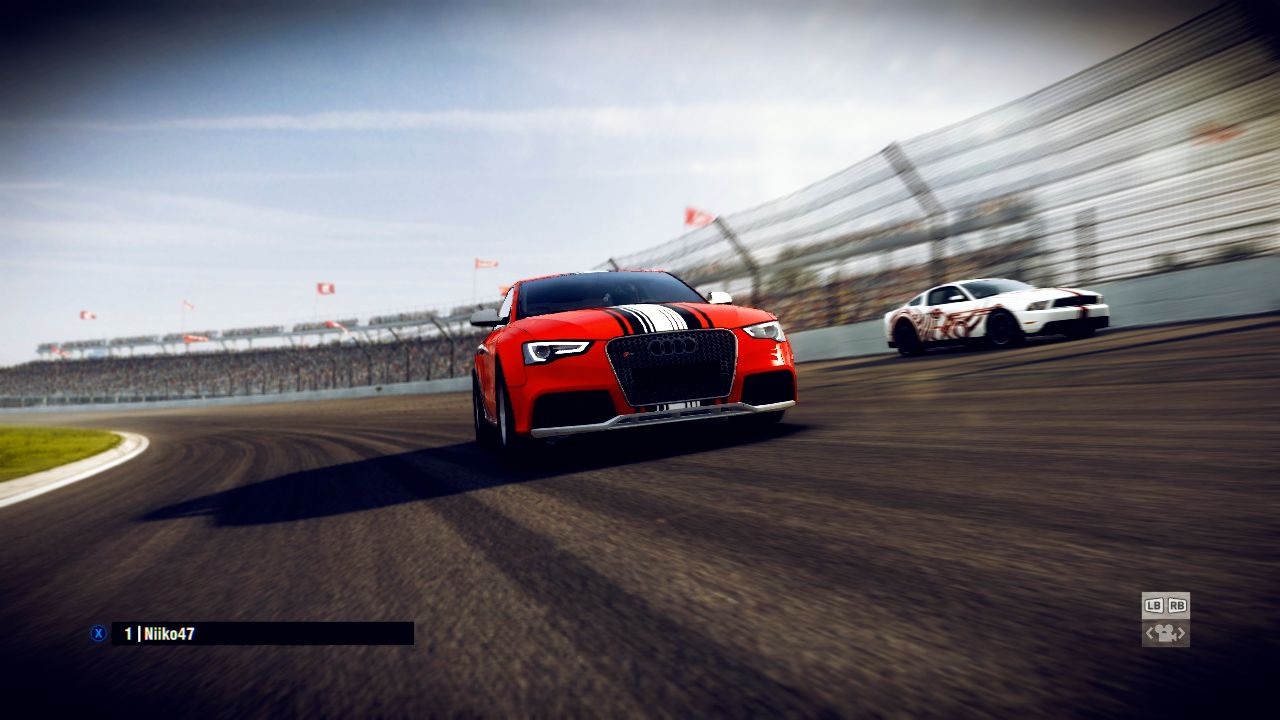
Task: Select the RB shoulder button icon
Action: 1177,606
